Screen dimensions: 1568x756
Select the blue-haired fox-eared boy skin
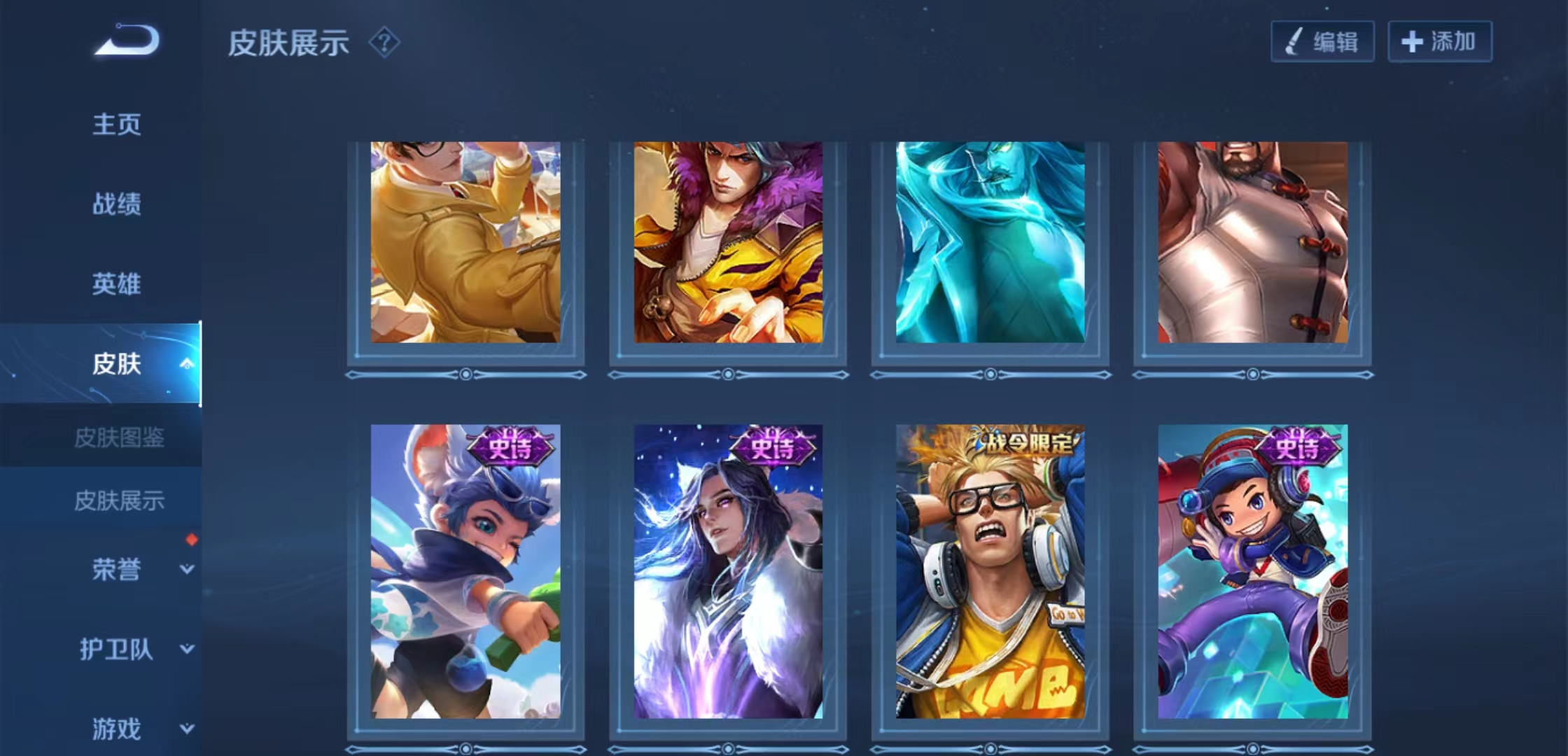pyautogui.click(x=465, y=571)
